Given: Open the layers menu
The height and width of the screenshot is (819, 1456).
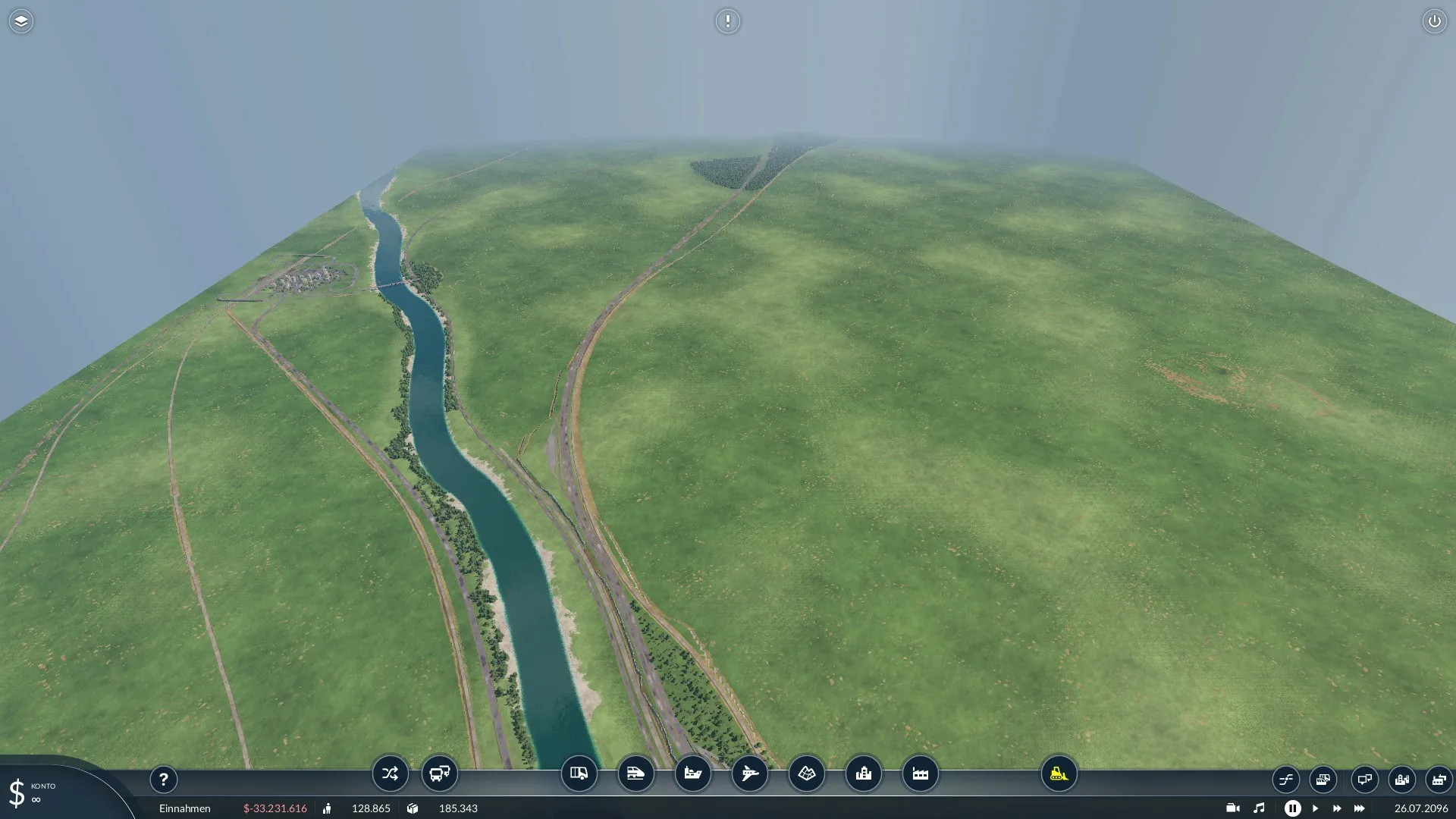Looking at the screenshot, I should (x=21, y=21).
